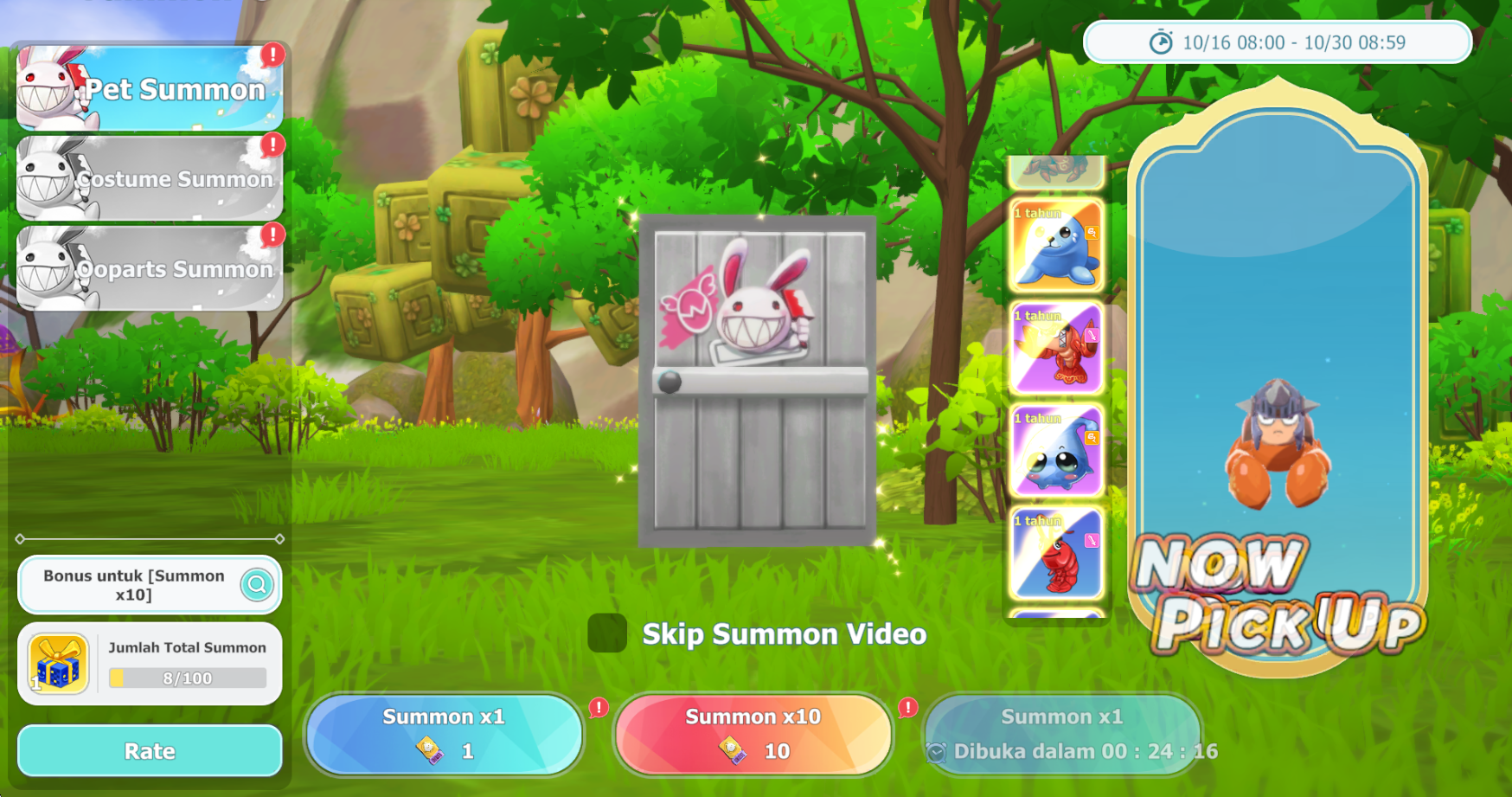This screenshot has height=797, width=1512.
Task: Pick the blue water drop pet thumbnail
Action: click(x=1056, y=451)
